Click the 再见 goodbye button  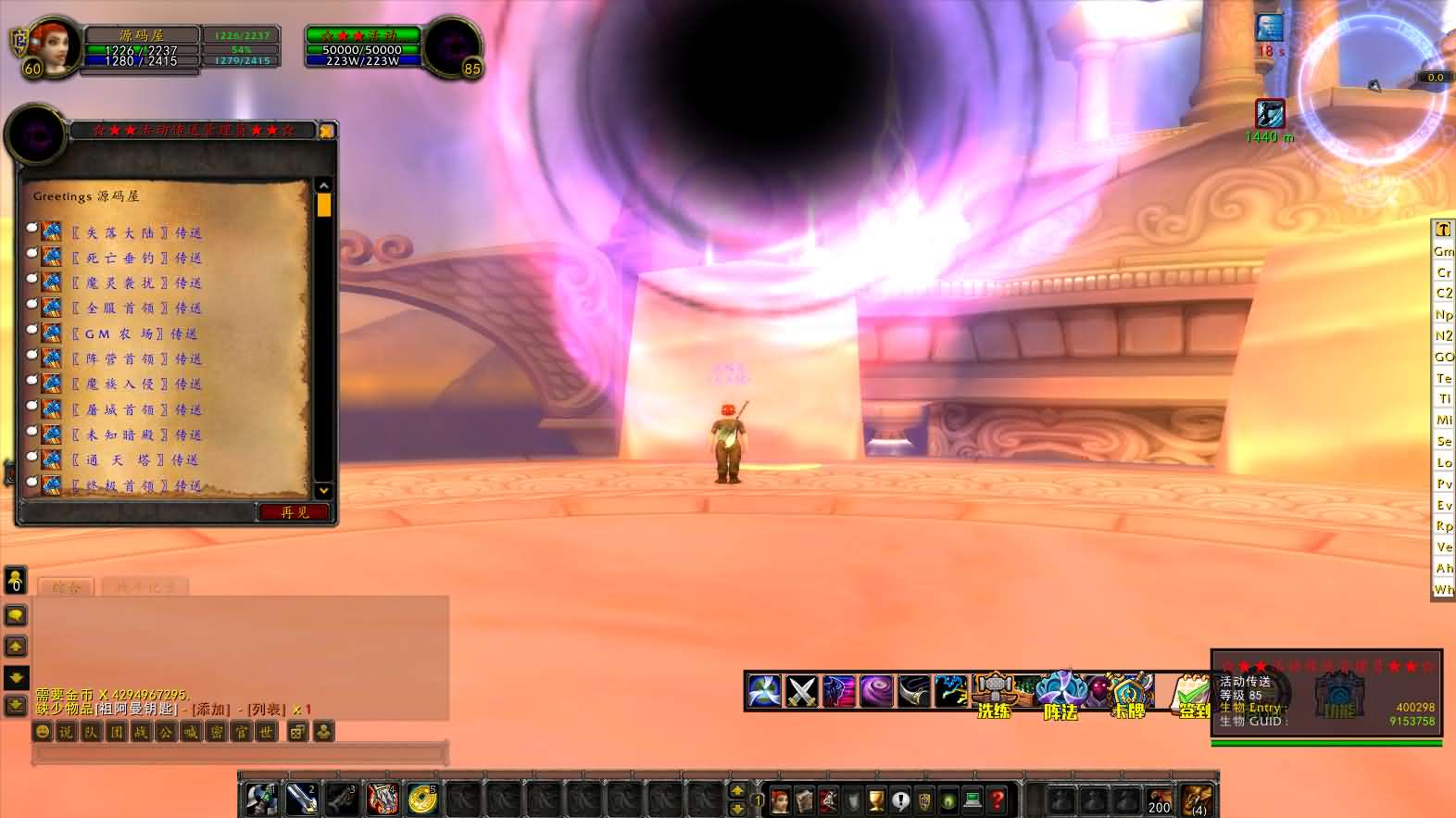point(294,512)
